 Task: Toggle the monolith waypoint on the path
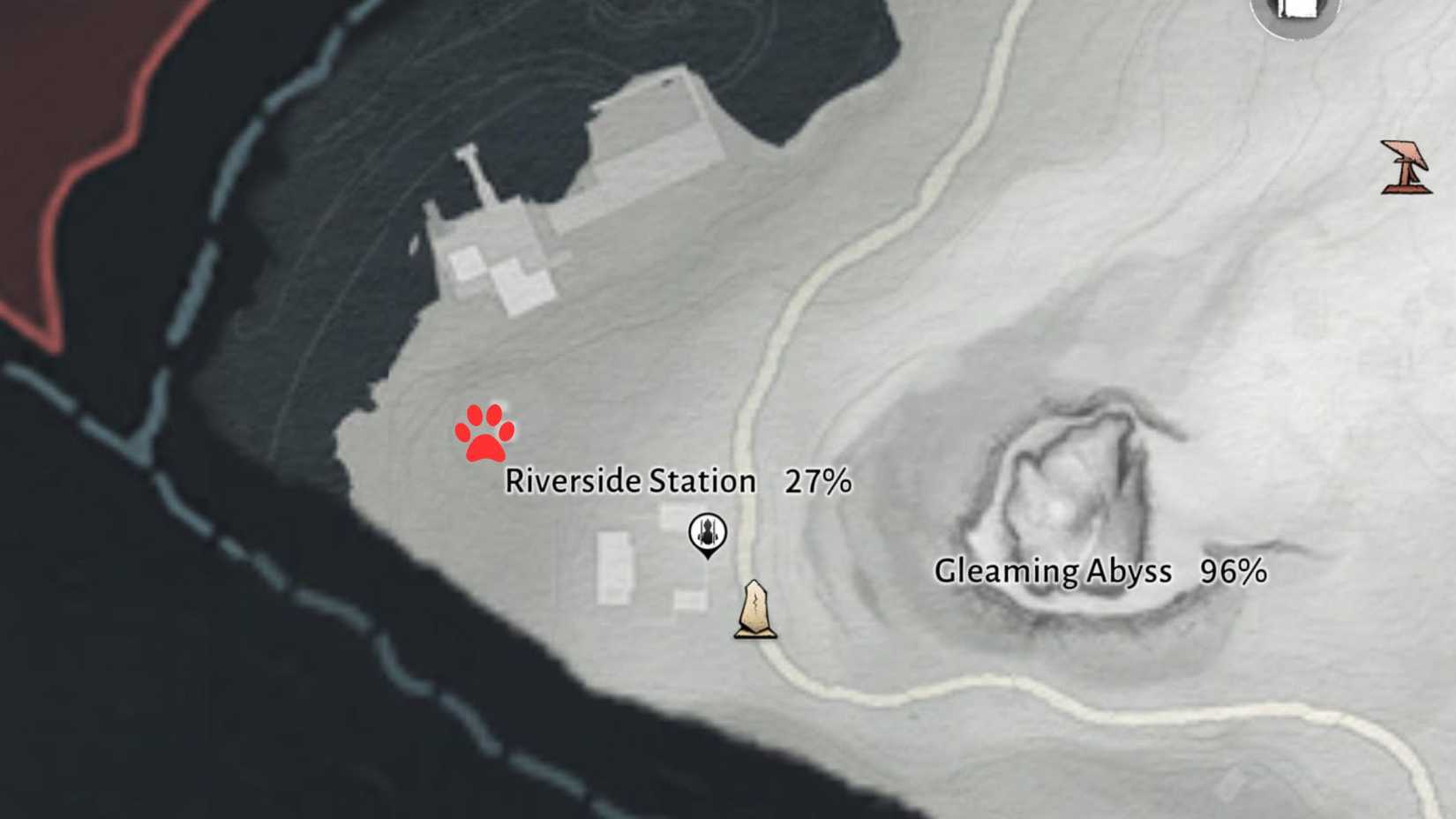point(754,609)
